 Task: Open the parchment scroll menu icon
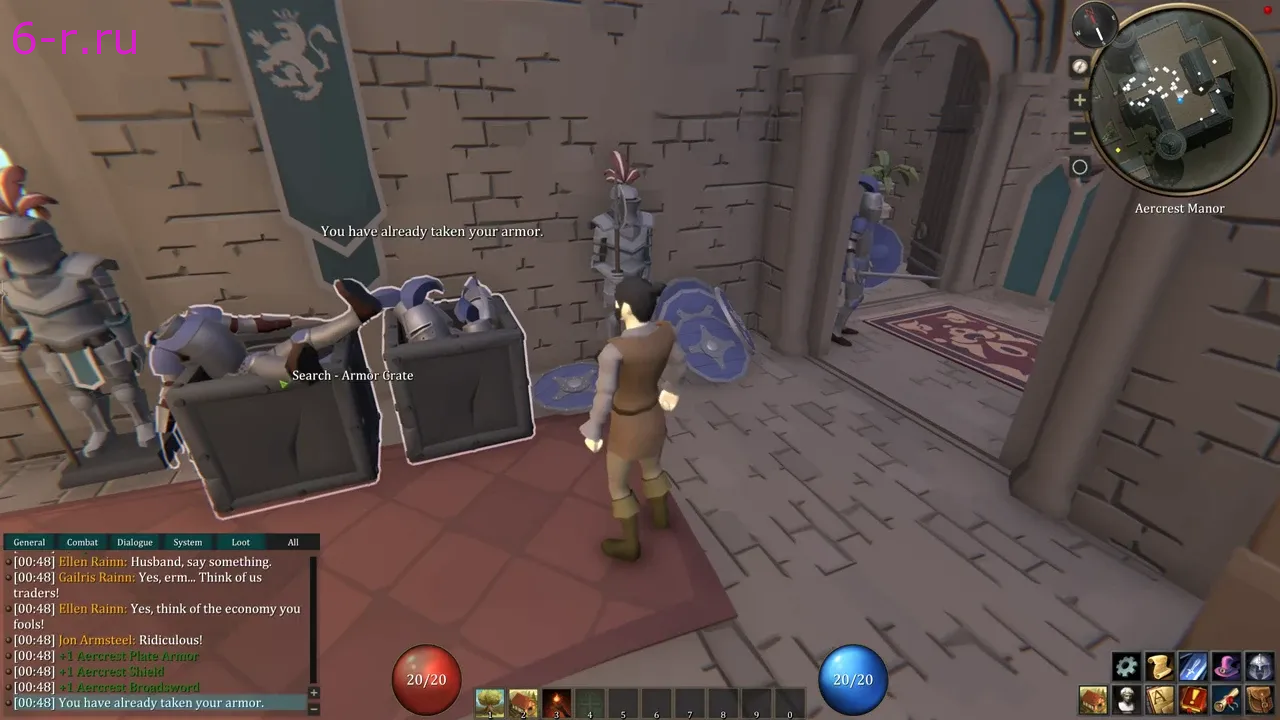(x=1160, y=667)
